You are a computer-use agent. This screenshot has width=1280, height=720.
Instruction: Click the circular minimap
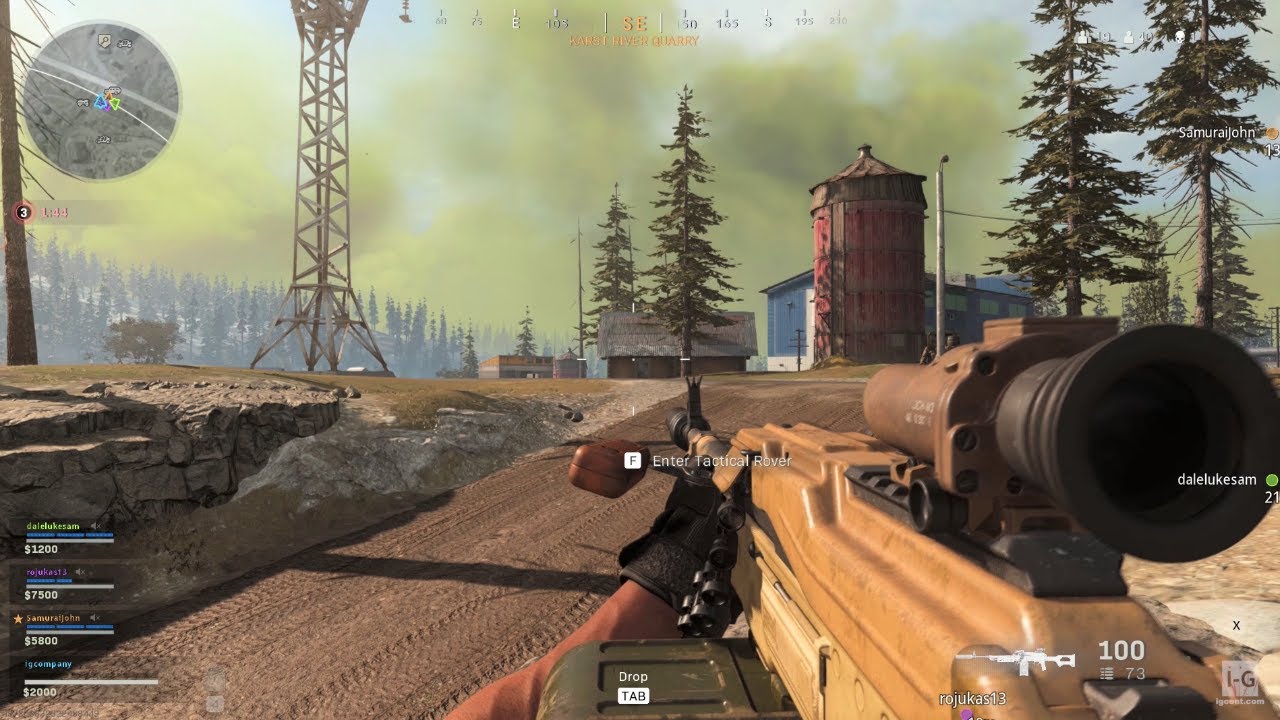(101, 100)
